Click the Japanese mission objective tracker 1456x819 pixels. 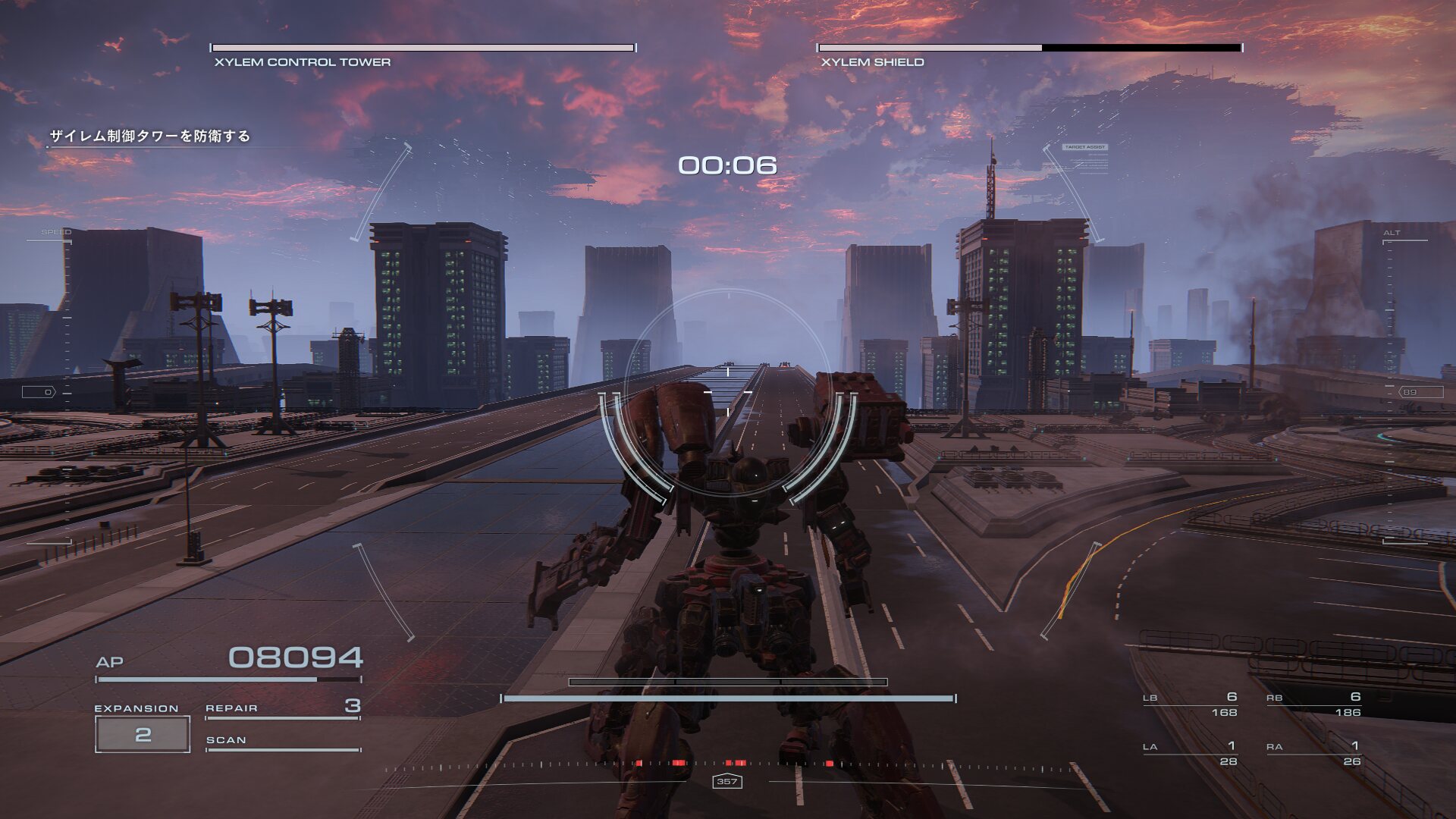click(x=150, y=136)
